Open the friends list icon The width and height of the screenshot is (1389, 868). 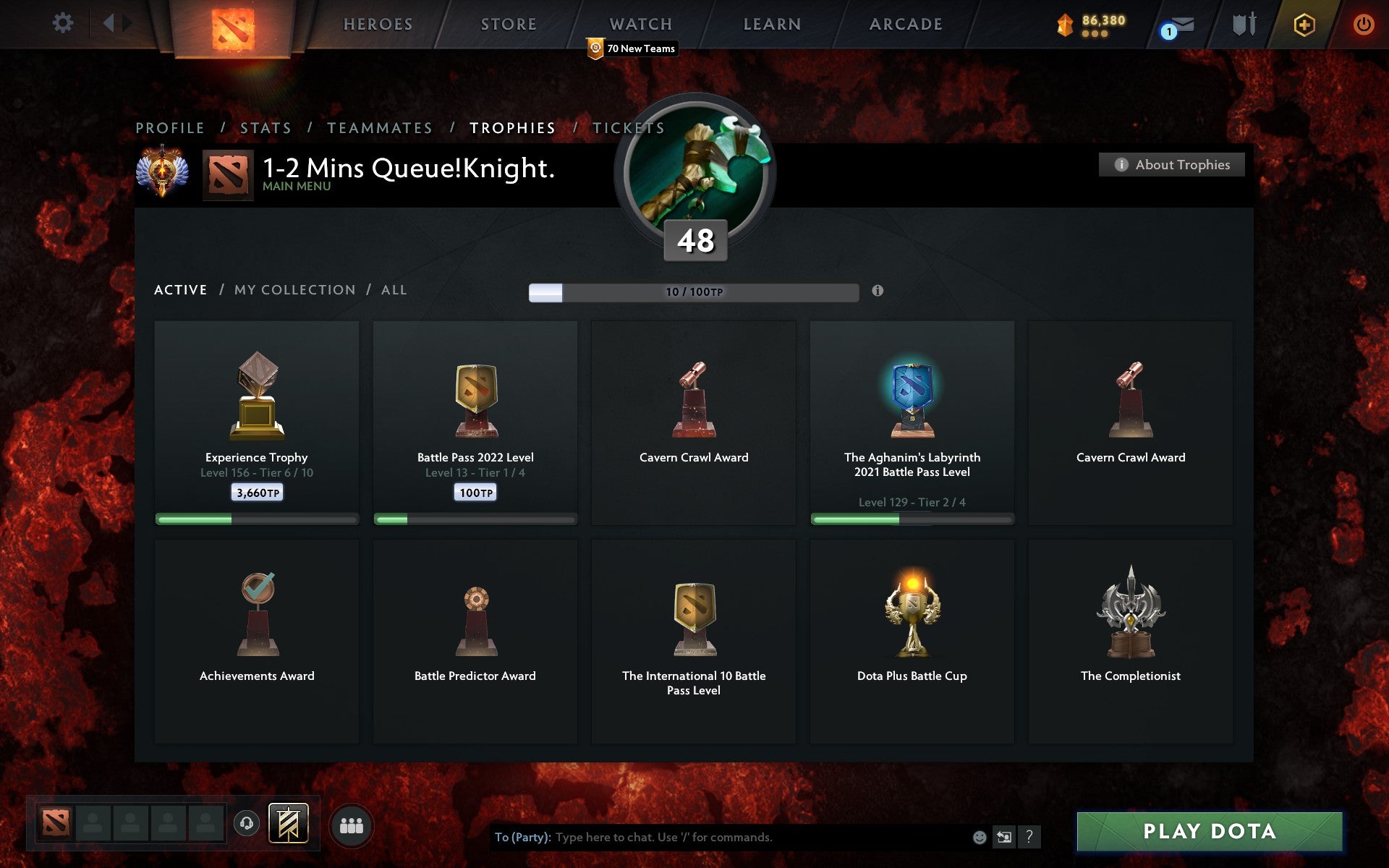click(x=352, y=825)
